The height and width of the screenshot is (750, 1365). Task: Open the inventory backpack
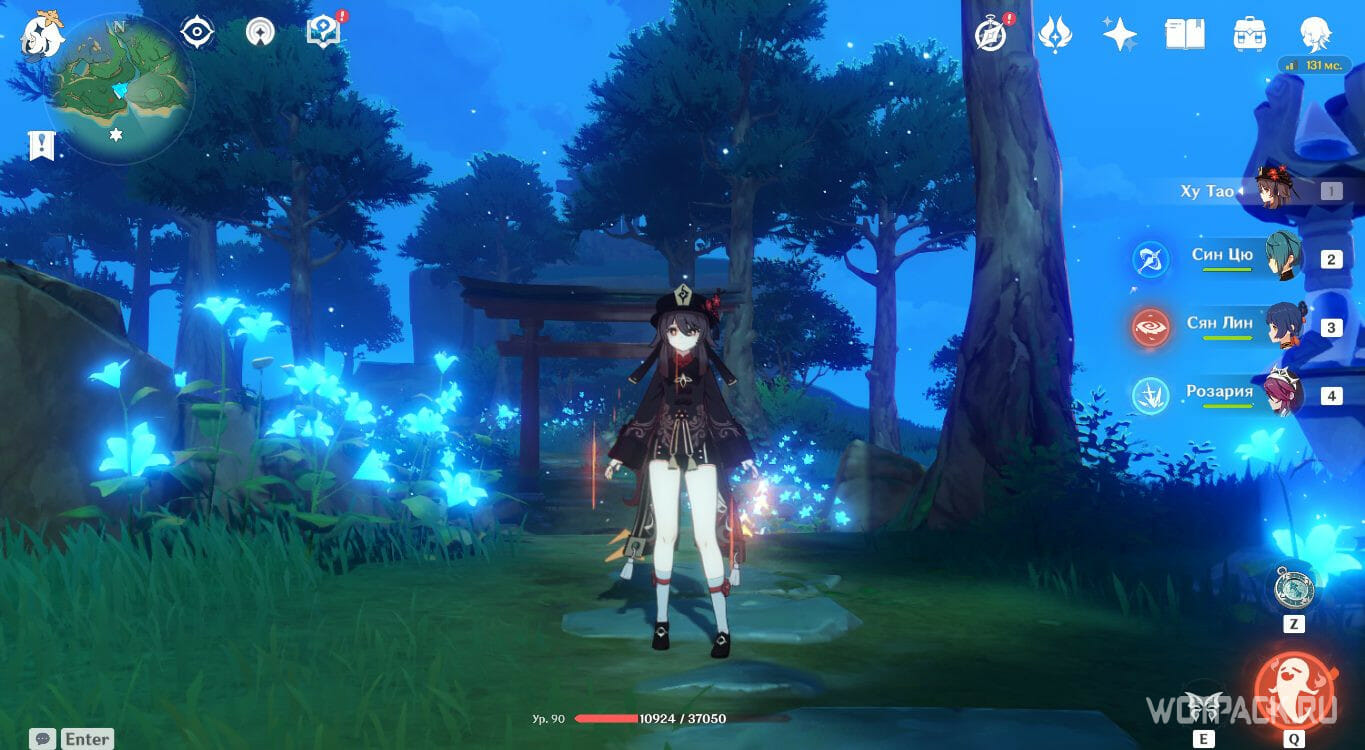click(x=1248, y=32)
